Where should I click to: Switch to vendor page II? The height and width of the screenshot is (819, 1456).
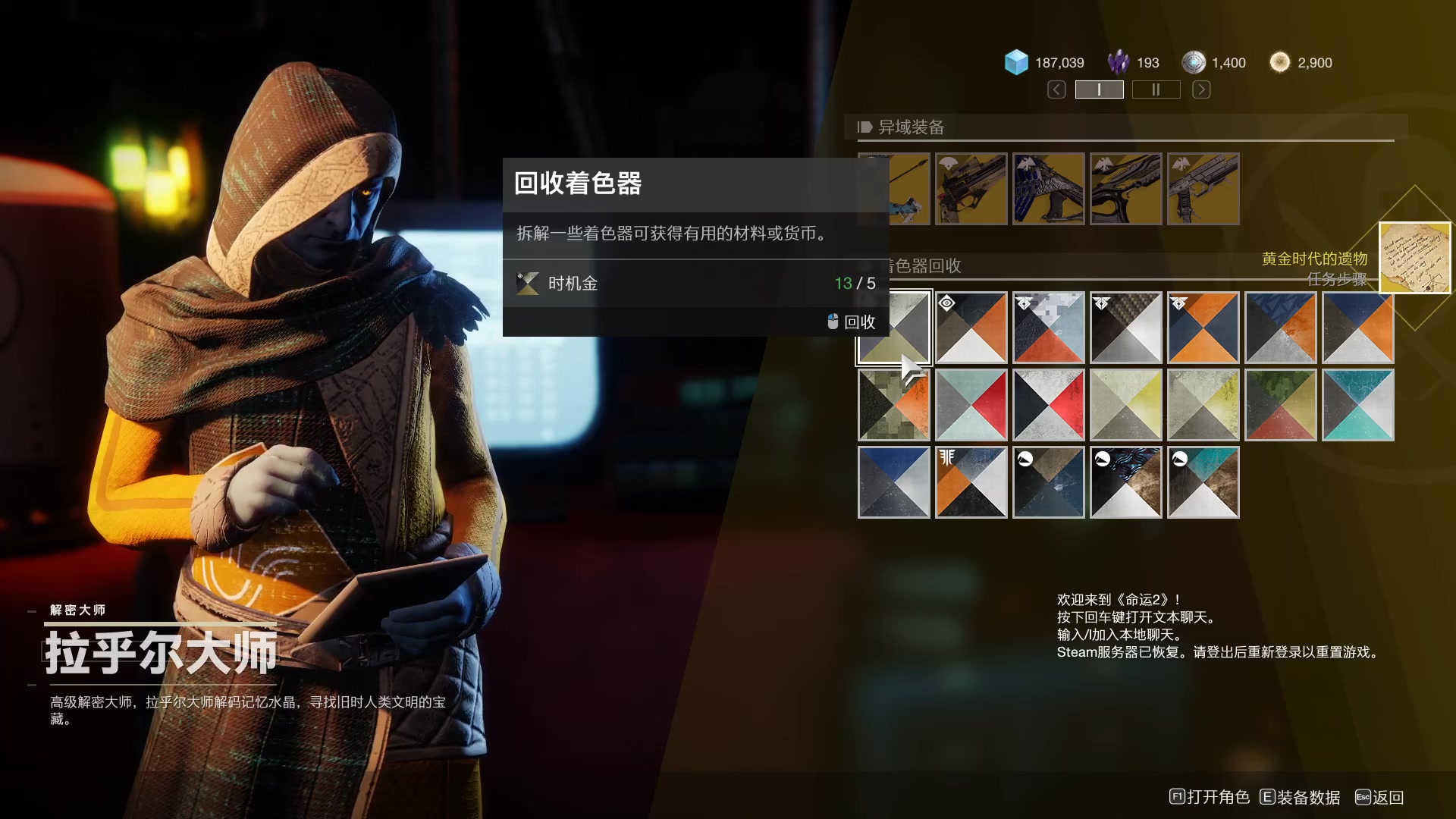pos(1156,89)
